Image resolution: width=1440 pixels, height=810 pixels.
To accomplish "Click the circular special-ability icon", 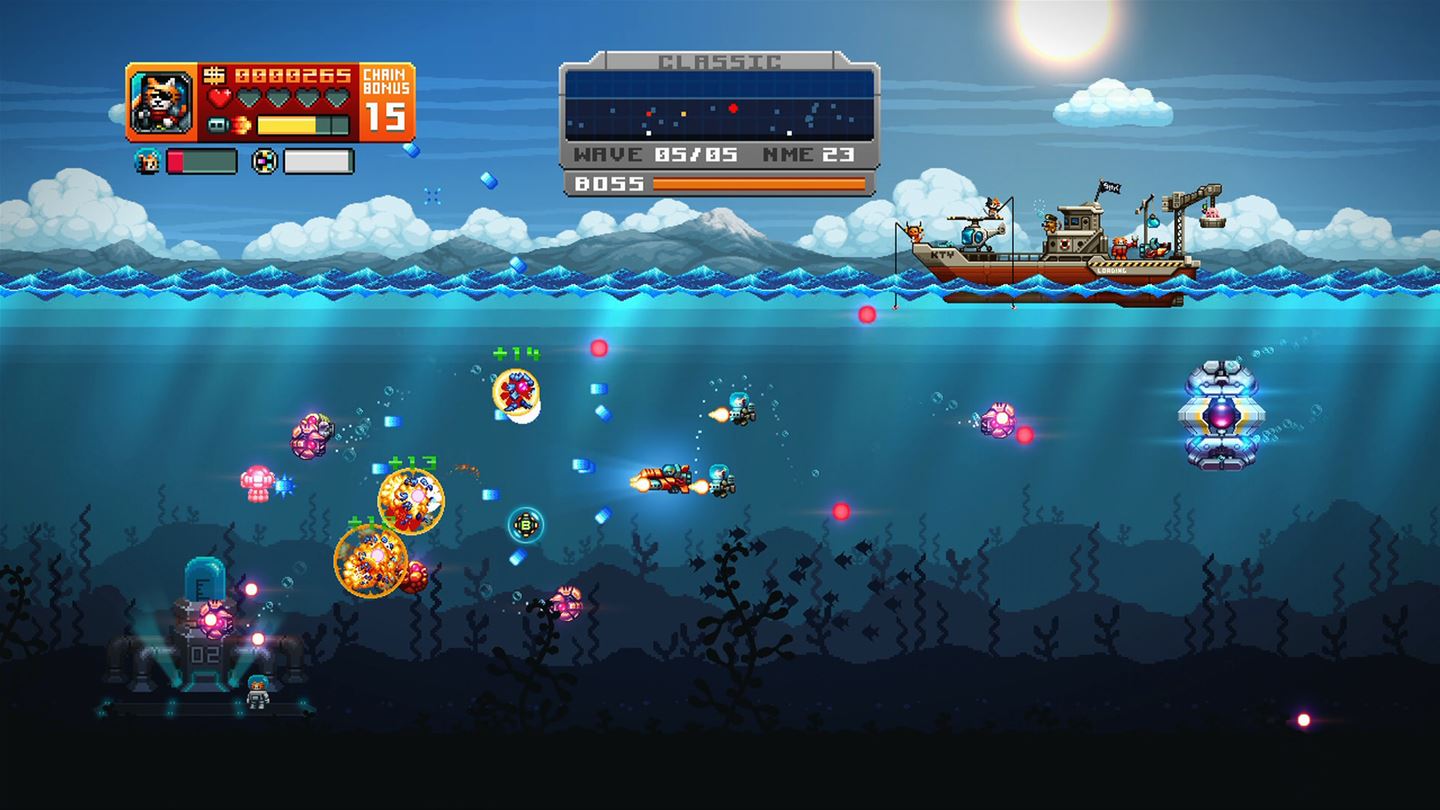I will pos(265,160).
